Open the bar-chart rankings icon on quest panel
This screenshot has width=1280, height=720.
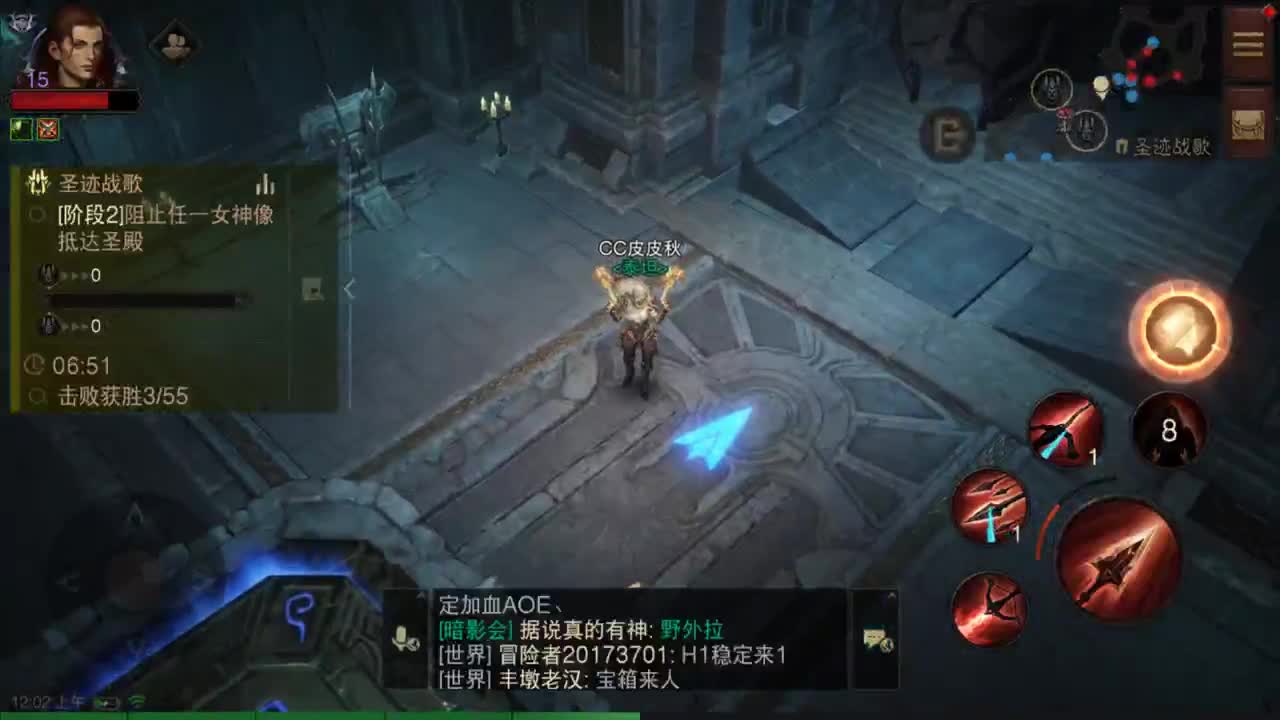click(x=265, y=186)
